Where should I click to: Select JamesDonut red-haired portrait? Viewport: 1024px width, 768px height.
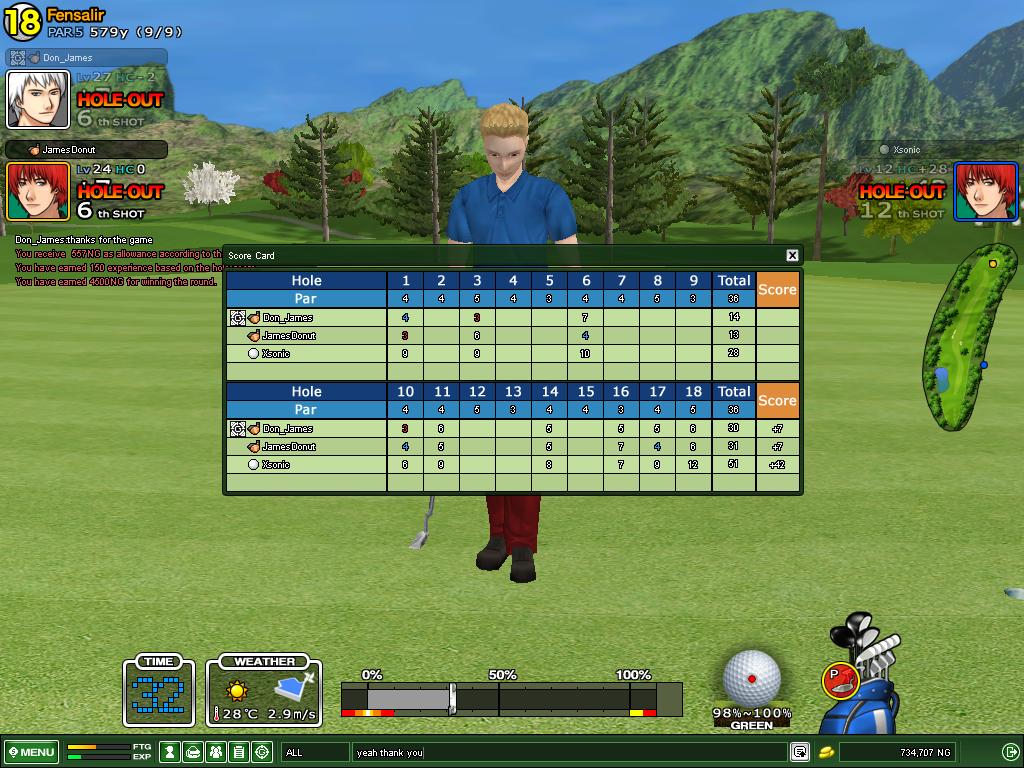pos(38,191)
